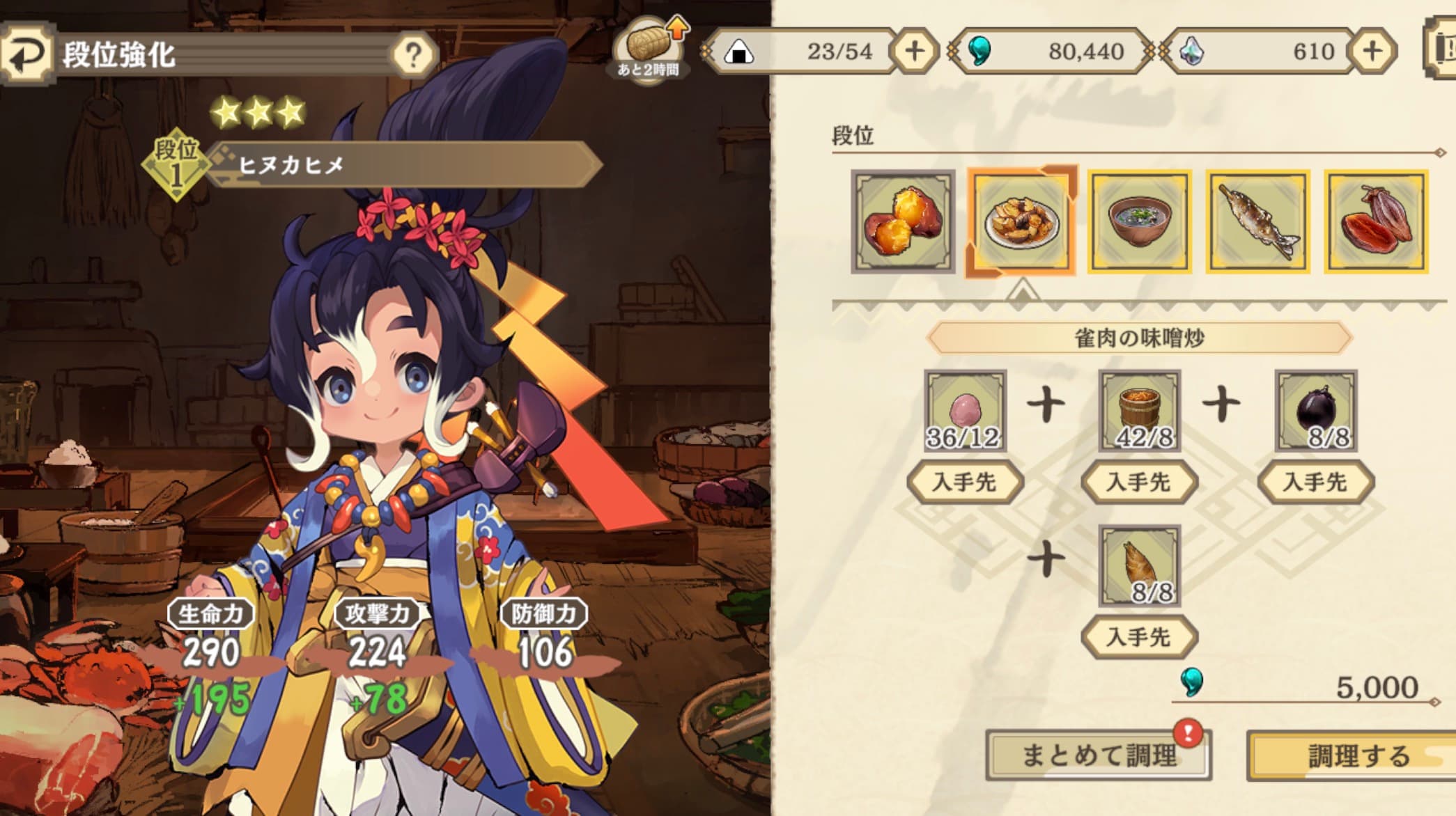Image resolution: width=1456 pixels, height=816 pixels.
Task: Show where to obtain the bamboo shoot
Action: (1140, 637)
